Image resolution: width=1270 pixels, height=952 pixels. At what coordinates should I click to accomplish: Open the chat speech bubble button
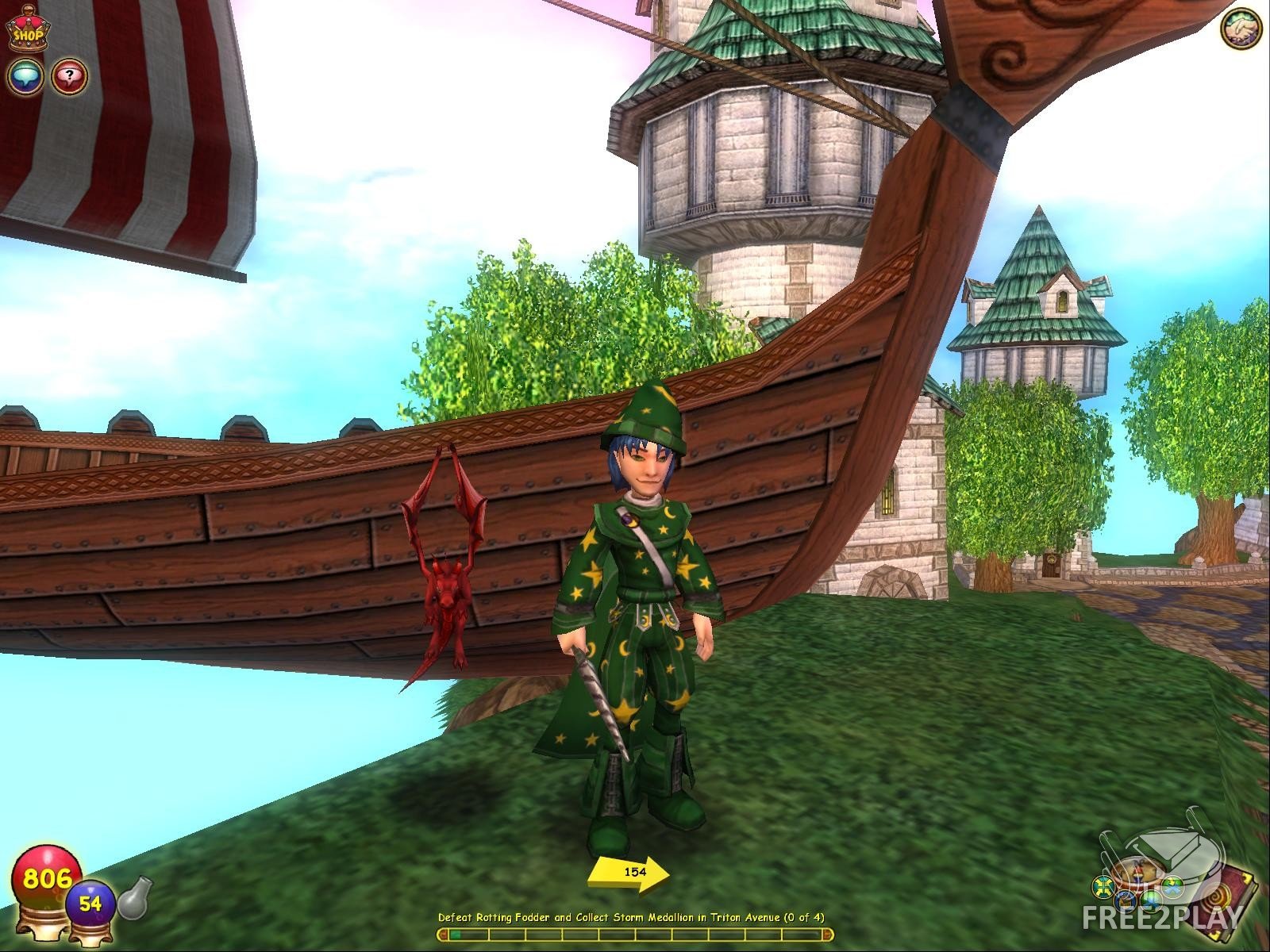pyautogui.click(x=26, y=76)
